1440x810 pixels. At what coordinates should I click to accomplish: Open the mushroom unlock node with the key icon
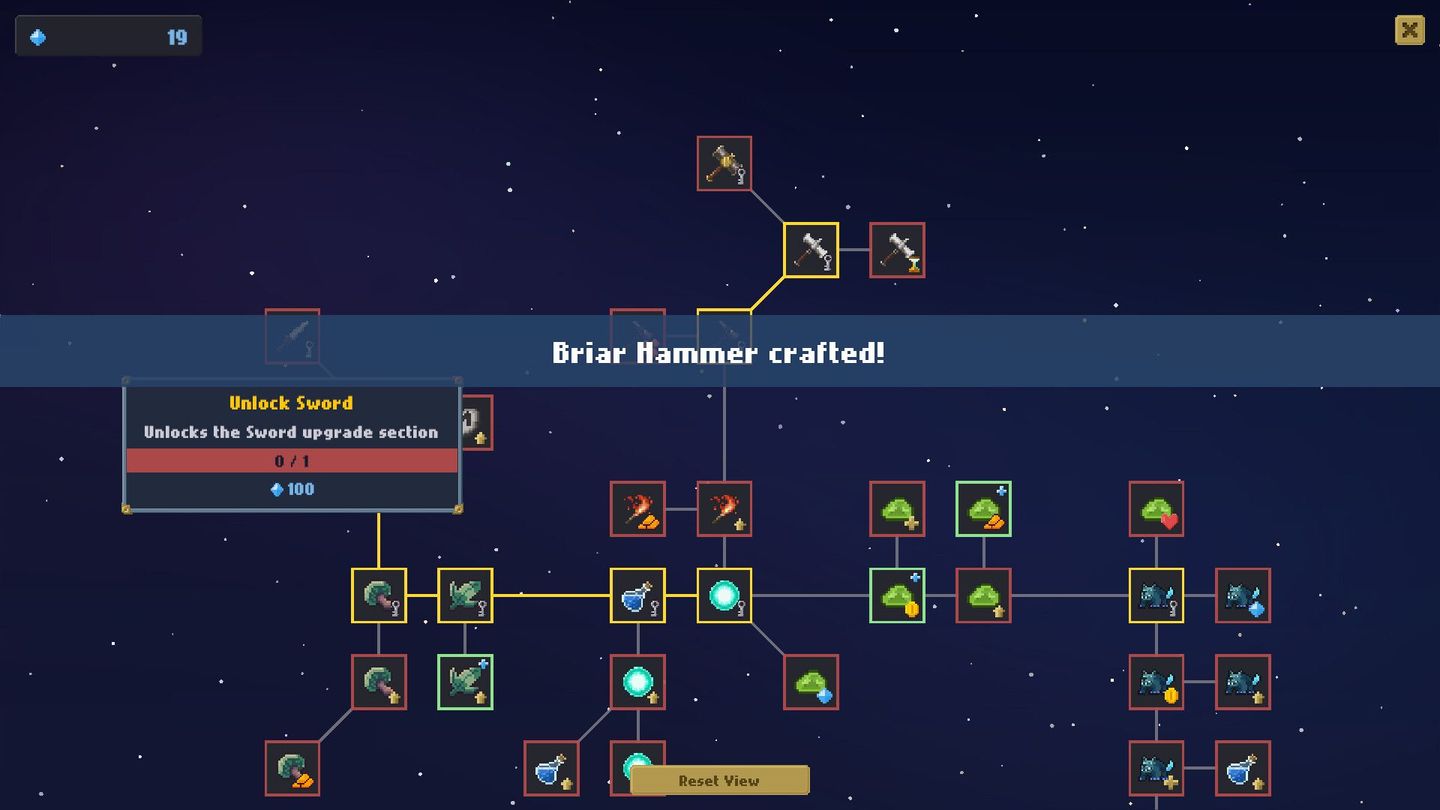tap(378, 595)
